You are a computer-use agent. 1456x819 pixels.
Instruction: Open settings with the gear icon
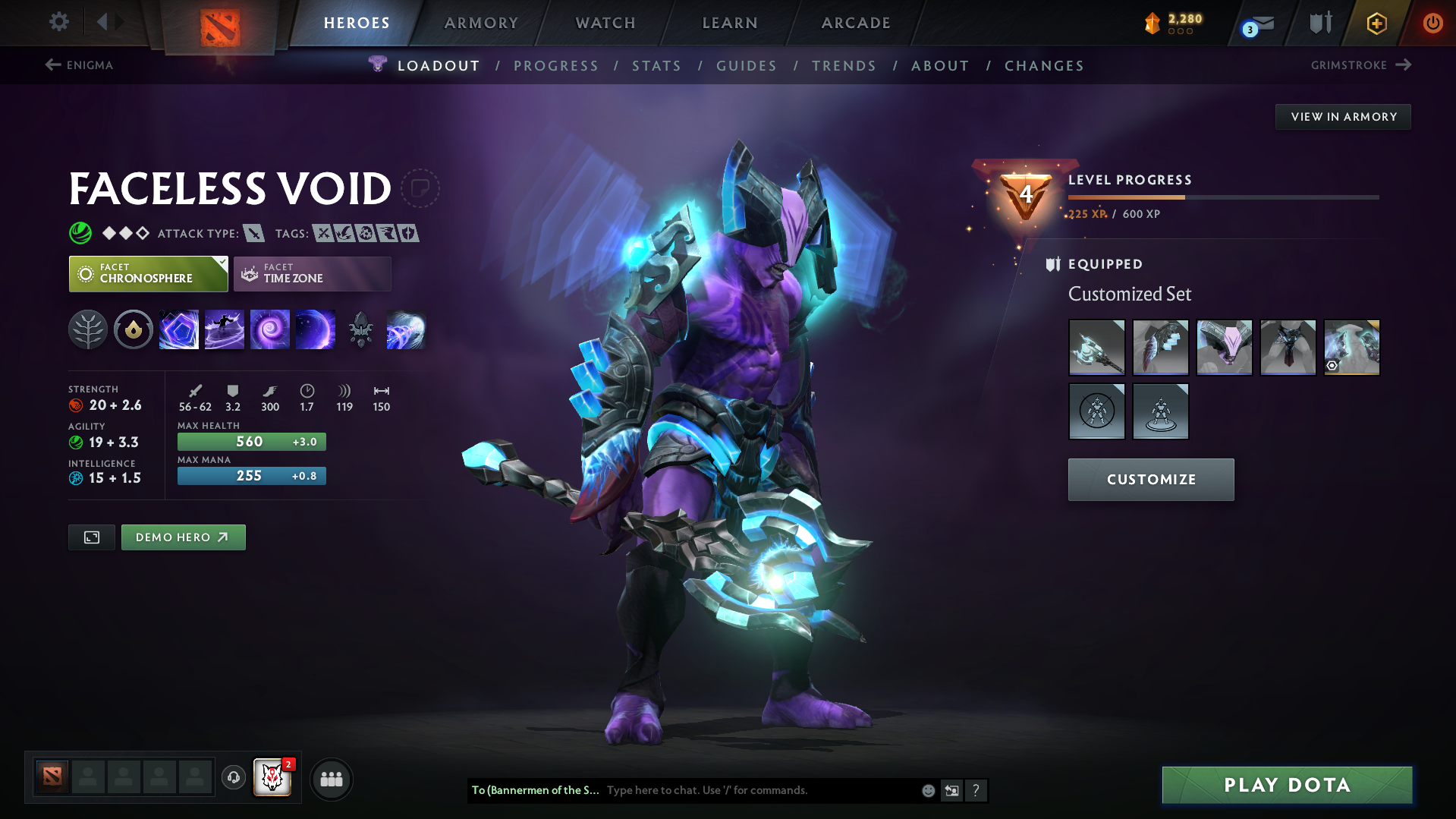58,23
